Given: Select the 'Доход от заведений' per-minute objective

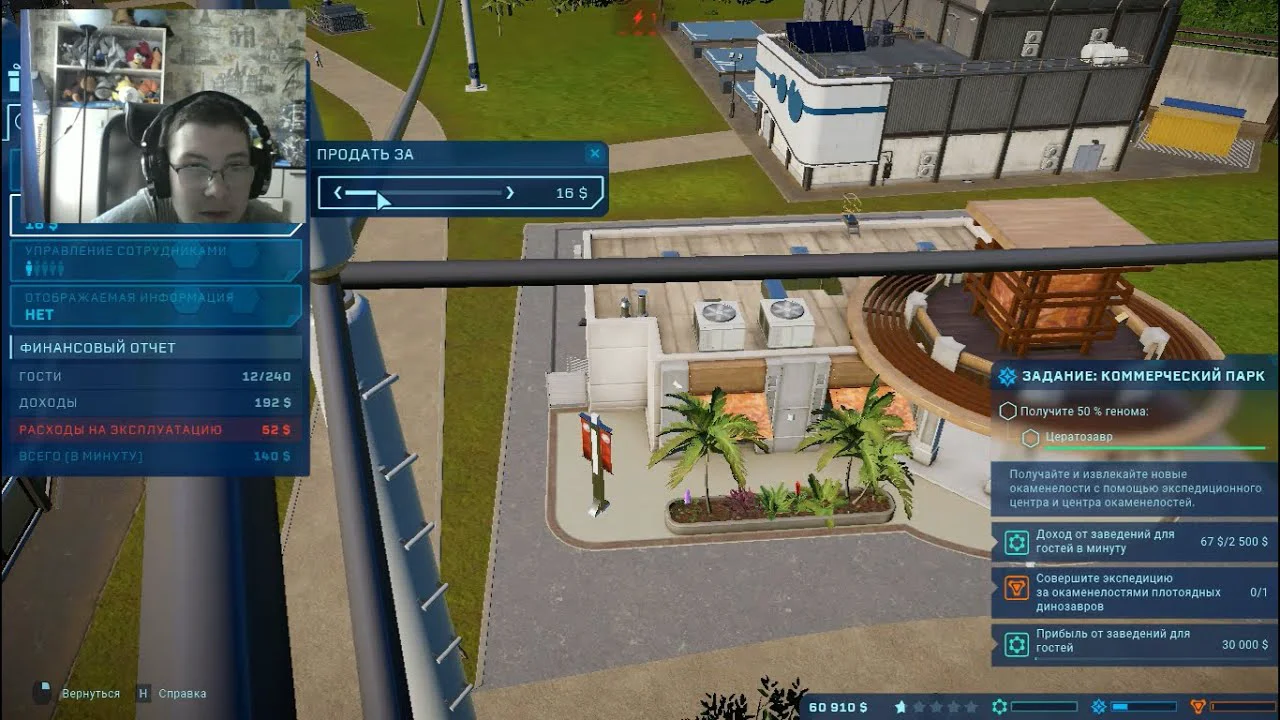Looking at the screenshot, I should (x=1135, y=542).
